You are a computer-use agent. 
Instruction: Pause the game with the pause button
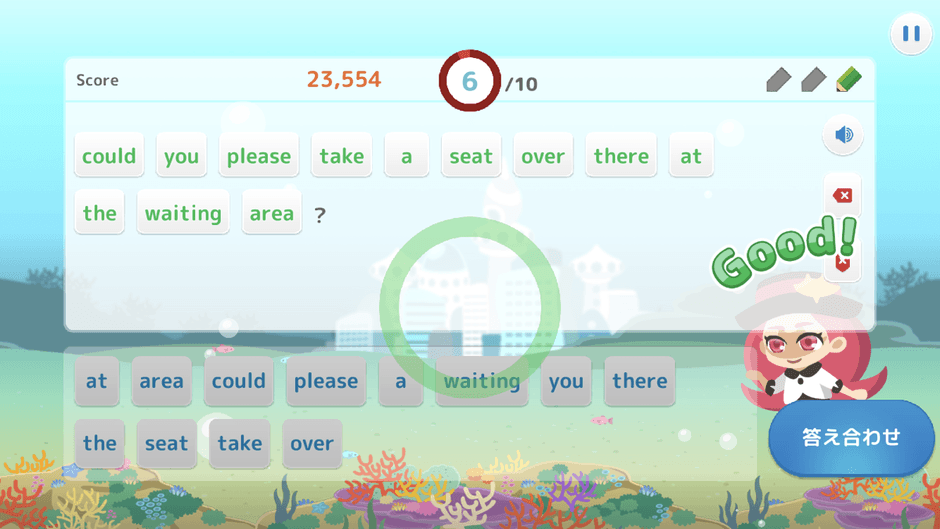tap(910, 34)
